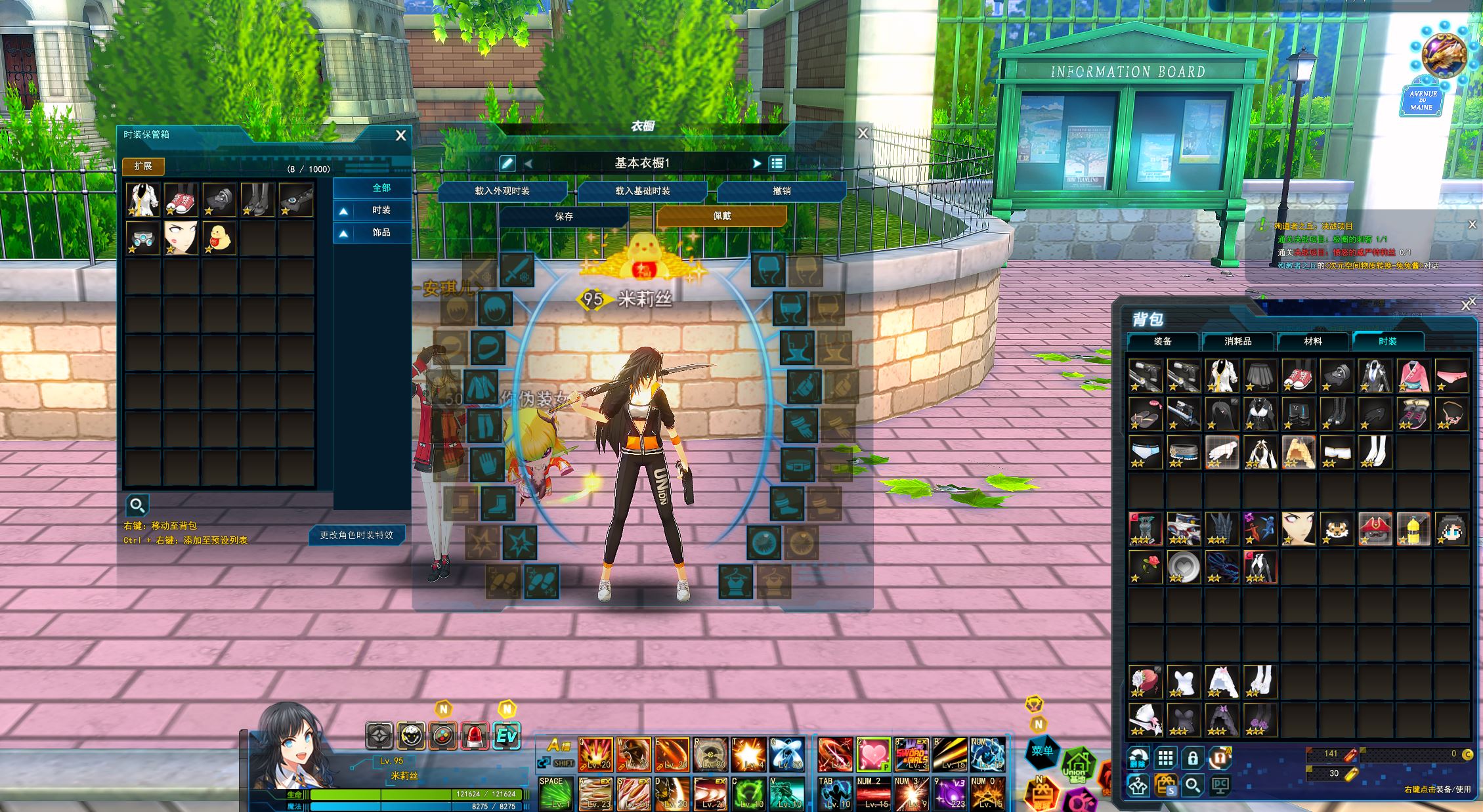Click 载入外观时装 button
Image resolution: width=1483 pixels, height=812 pixels.
502,191
